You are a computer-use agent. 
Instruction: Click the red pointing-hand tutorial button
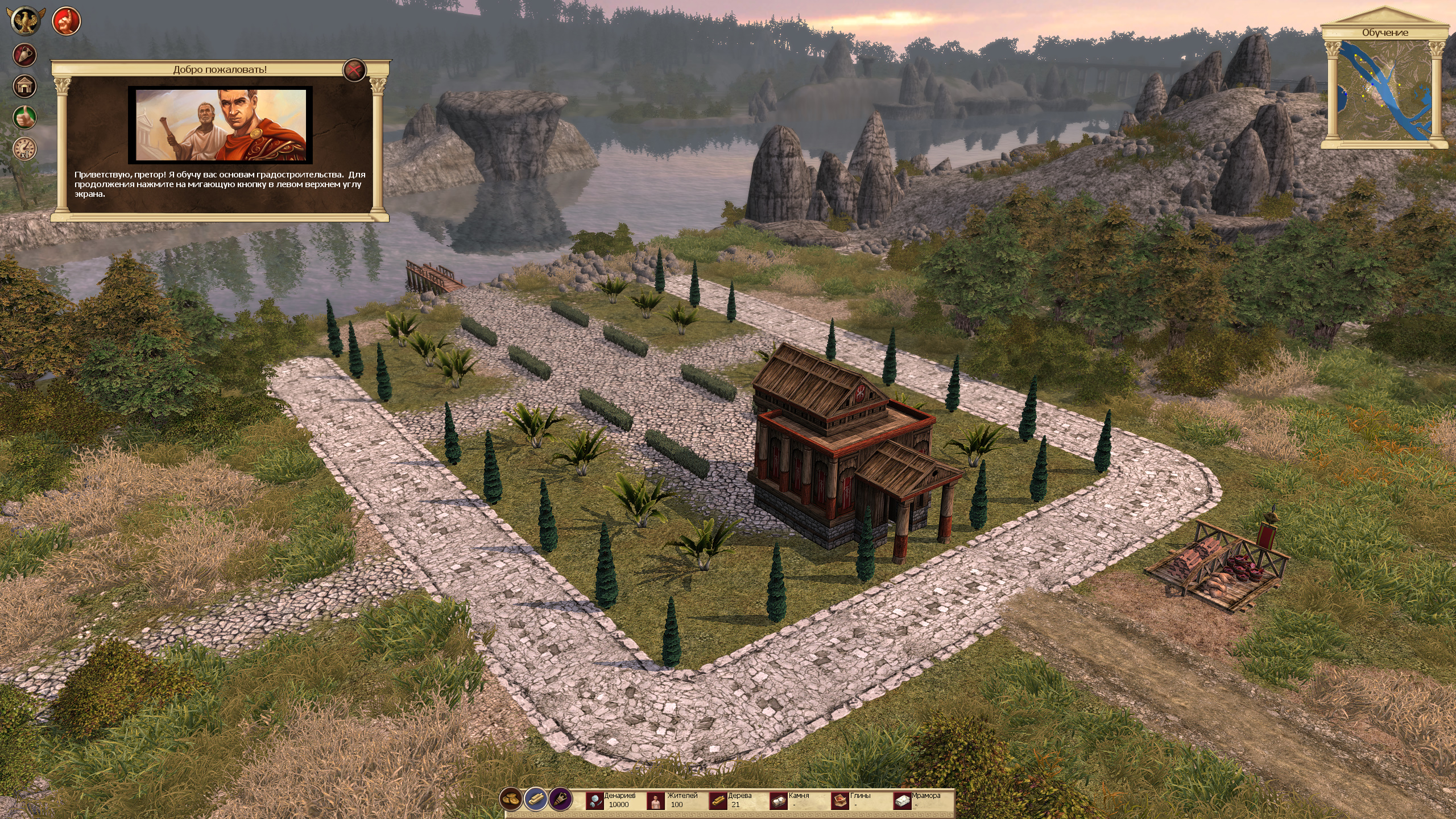click(67, 21)
